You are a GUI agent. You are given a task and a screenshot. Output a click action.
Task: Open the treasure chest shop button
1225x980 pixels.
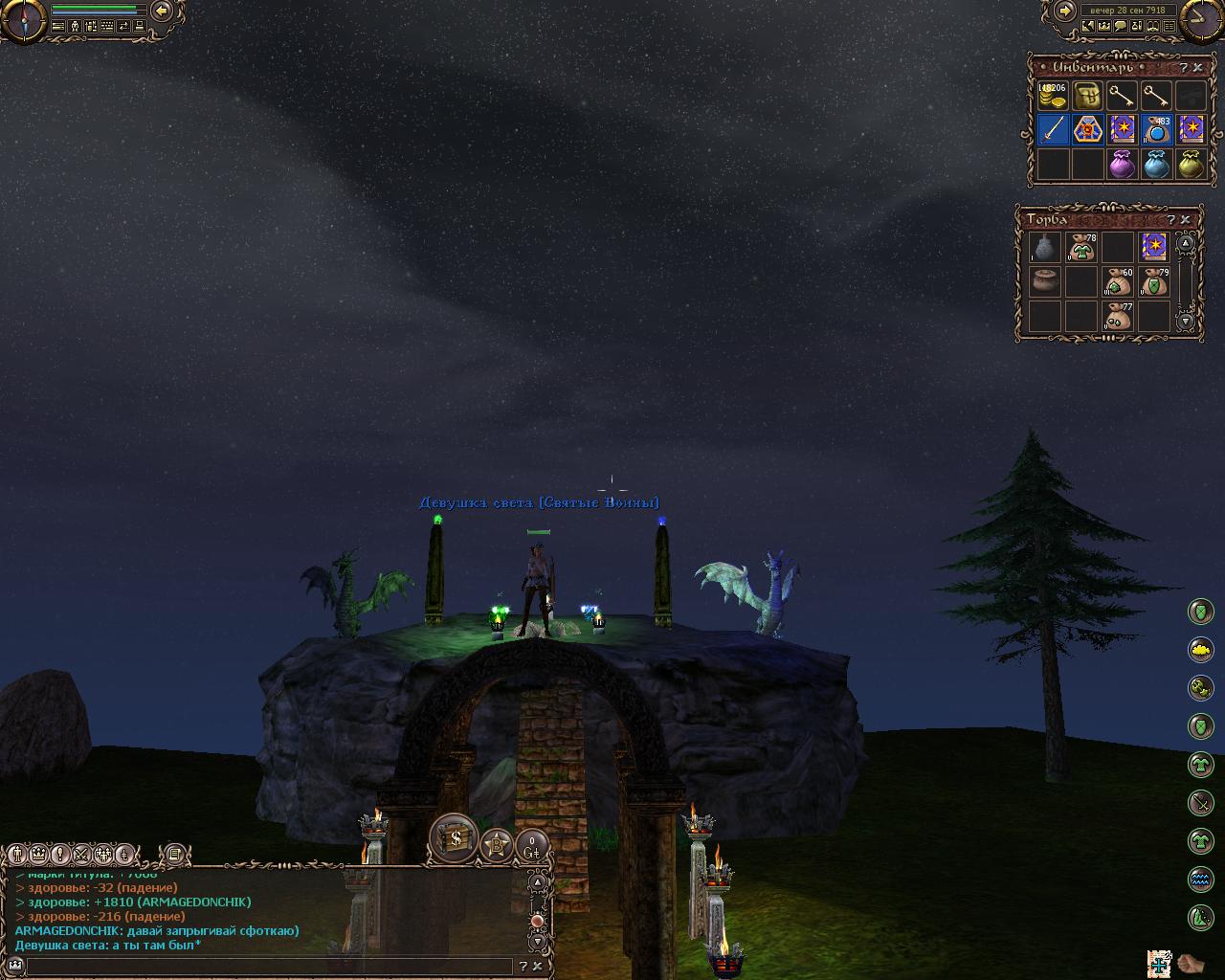454,837
